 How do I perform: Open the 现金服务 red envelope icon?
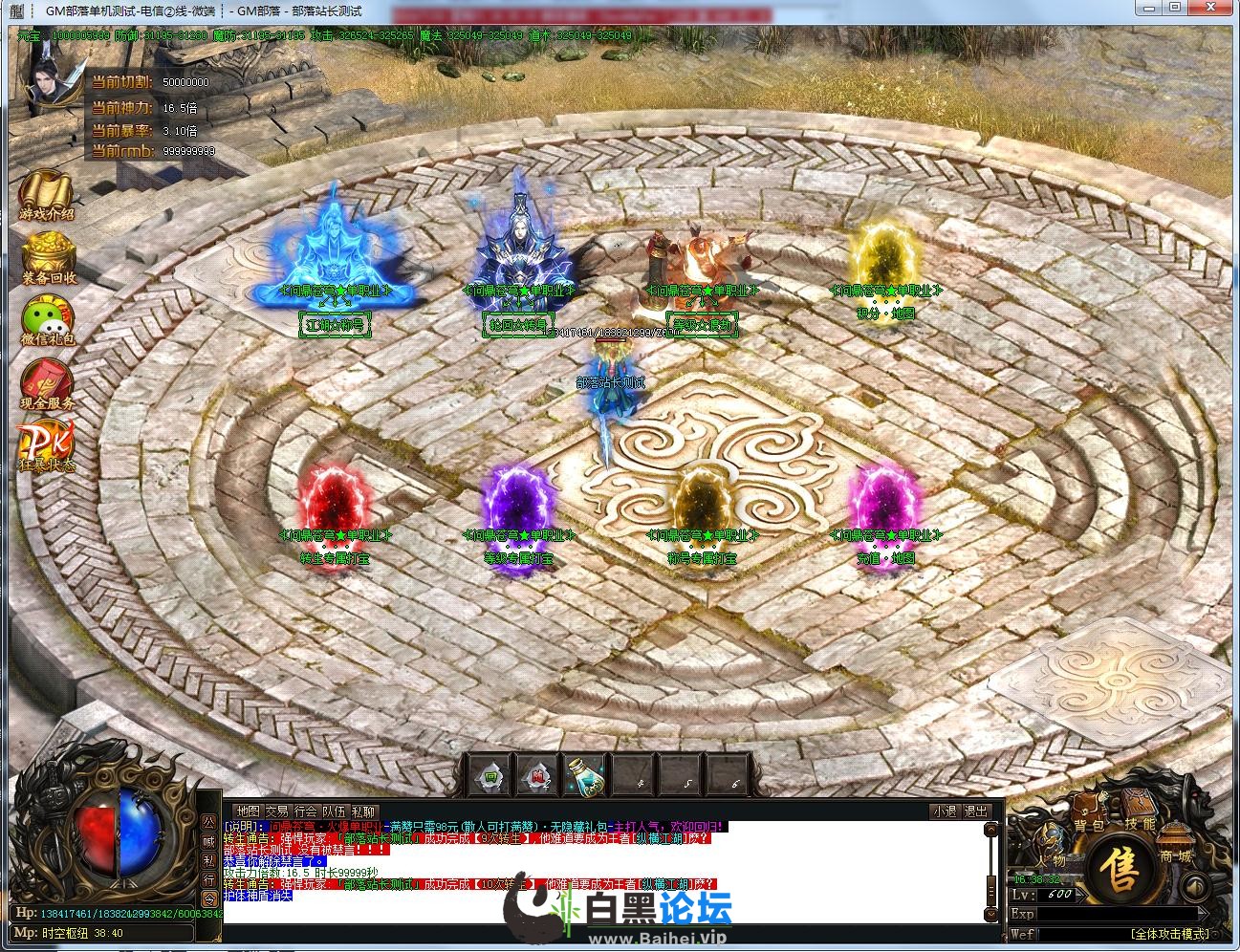click(x=47, y=383)
